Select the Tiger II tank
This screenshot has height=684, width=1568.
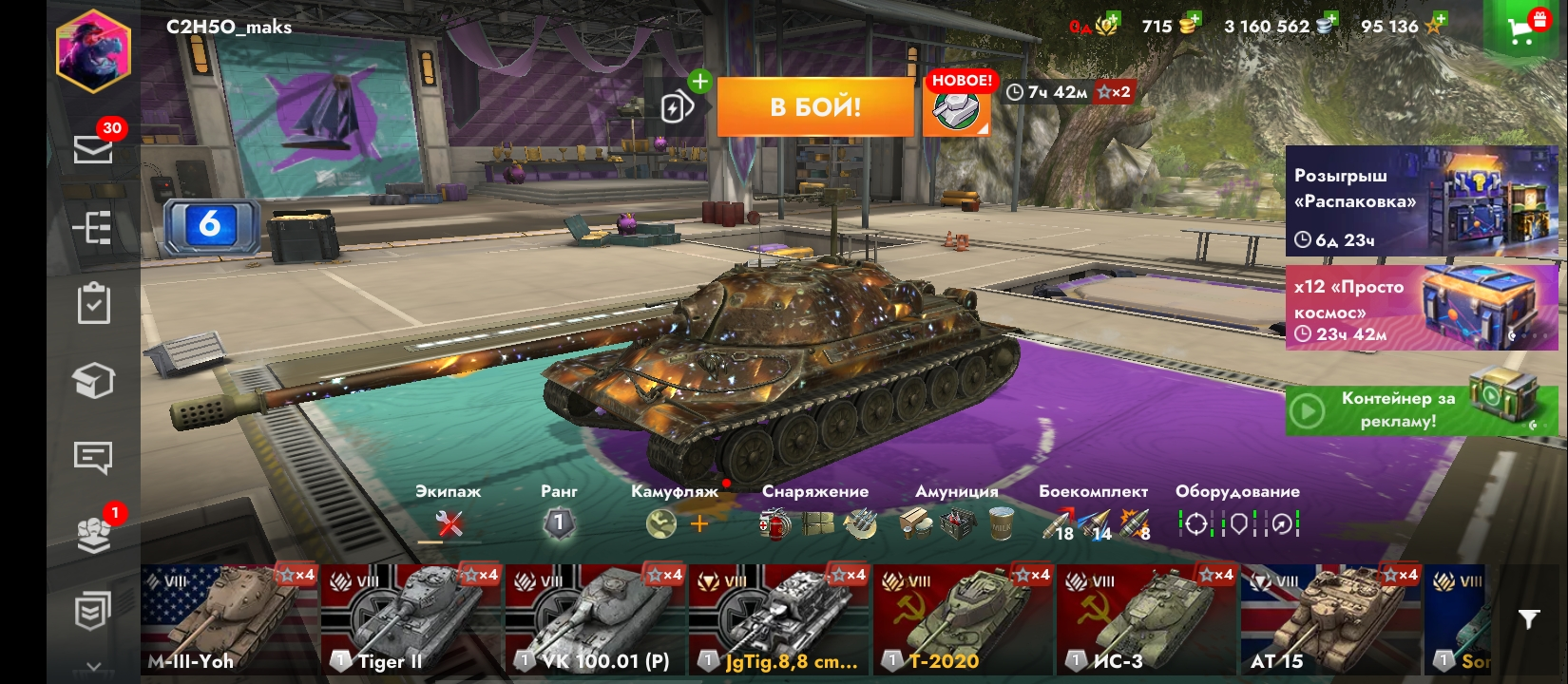point(411,619)
